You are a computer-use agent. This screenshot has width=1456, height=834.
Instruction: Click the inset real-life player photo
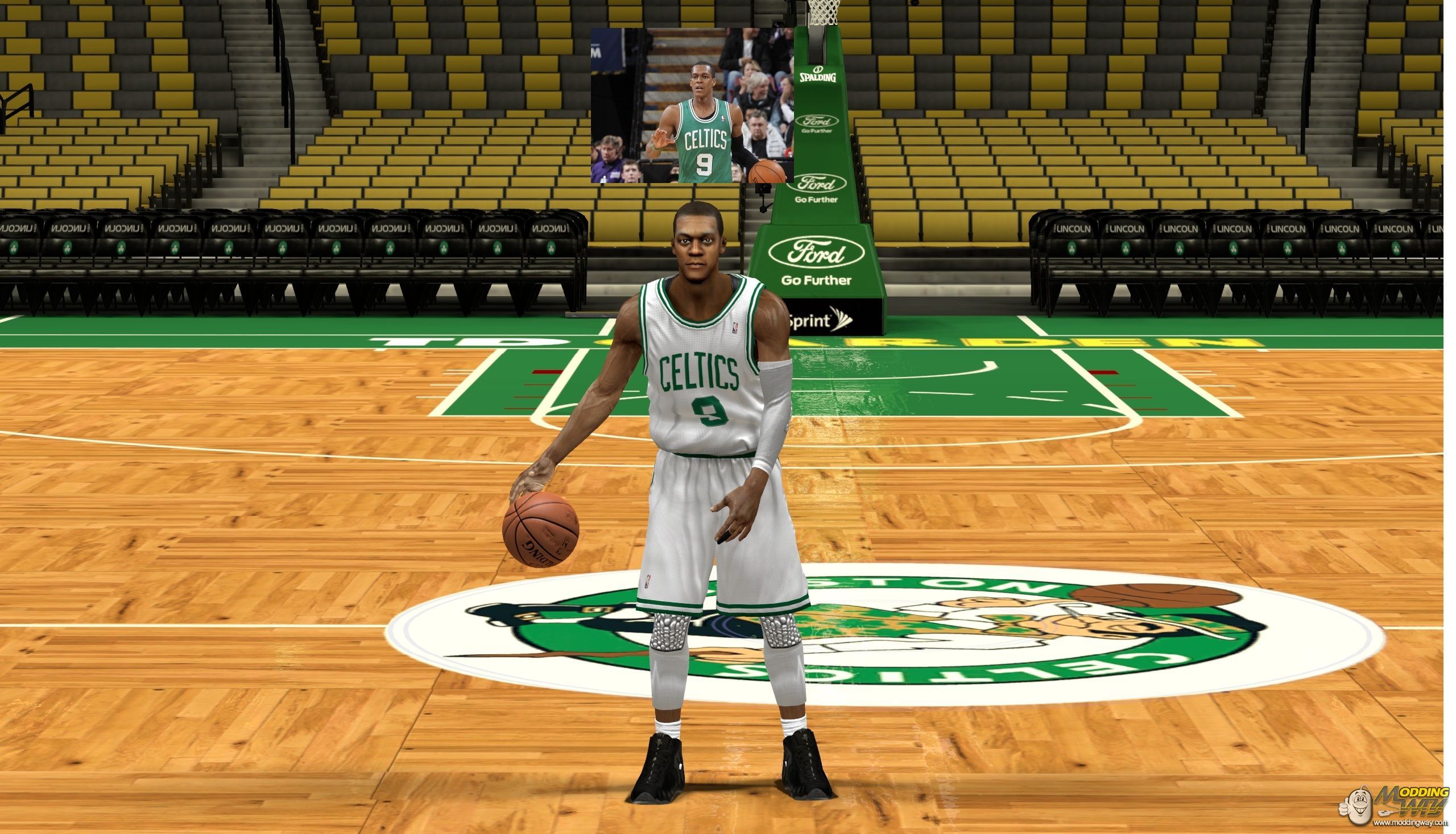point(692,105)
